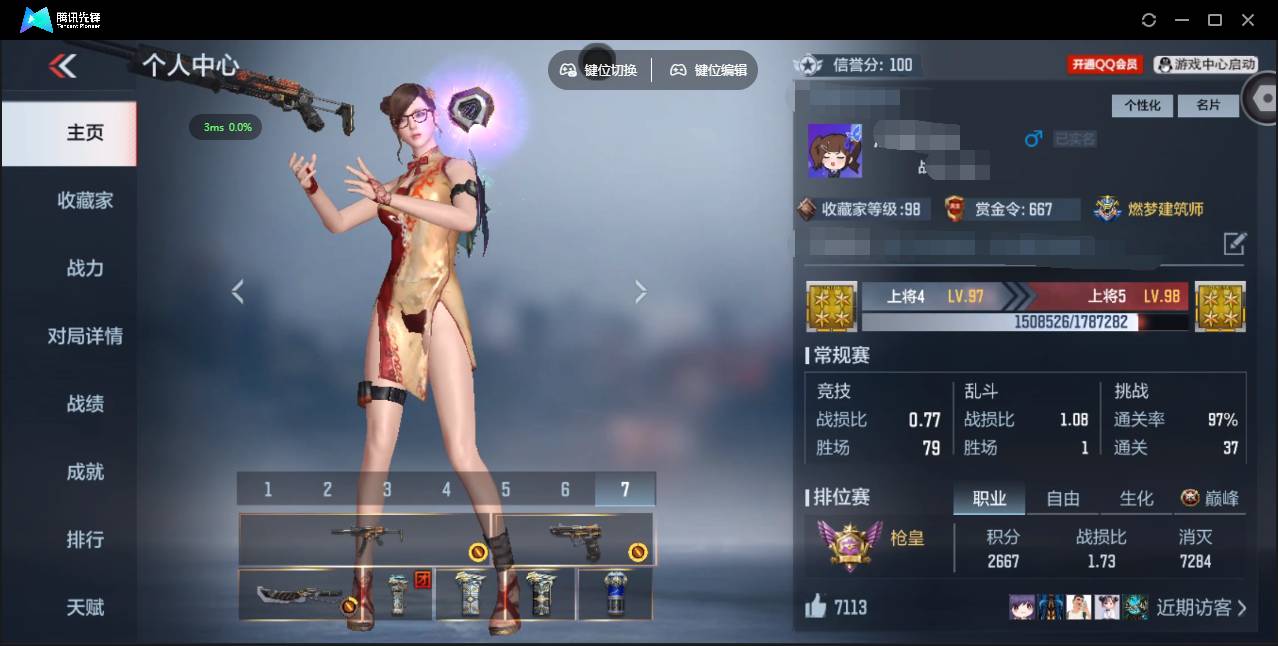Open the 天赋 talents page
1278x646 pixels.
(x=85, y=607)
